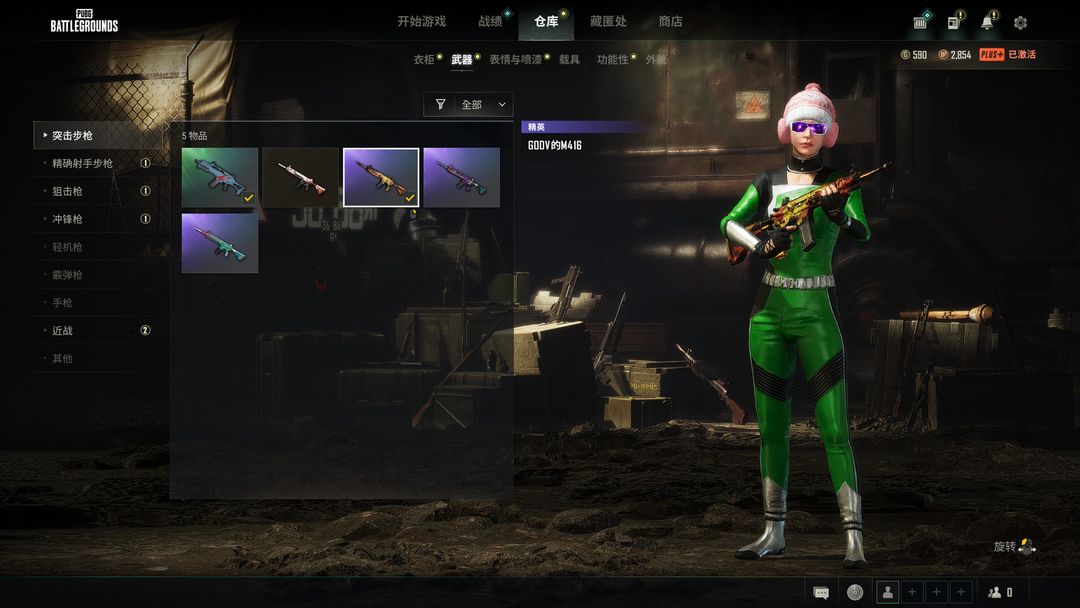Select the 精确射手步枪 DMR category

(x=83, y=163)
